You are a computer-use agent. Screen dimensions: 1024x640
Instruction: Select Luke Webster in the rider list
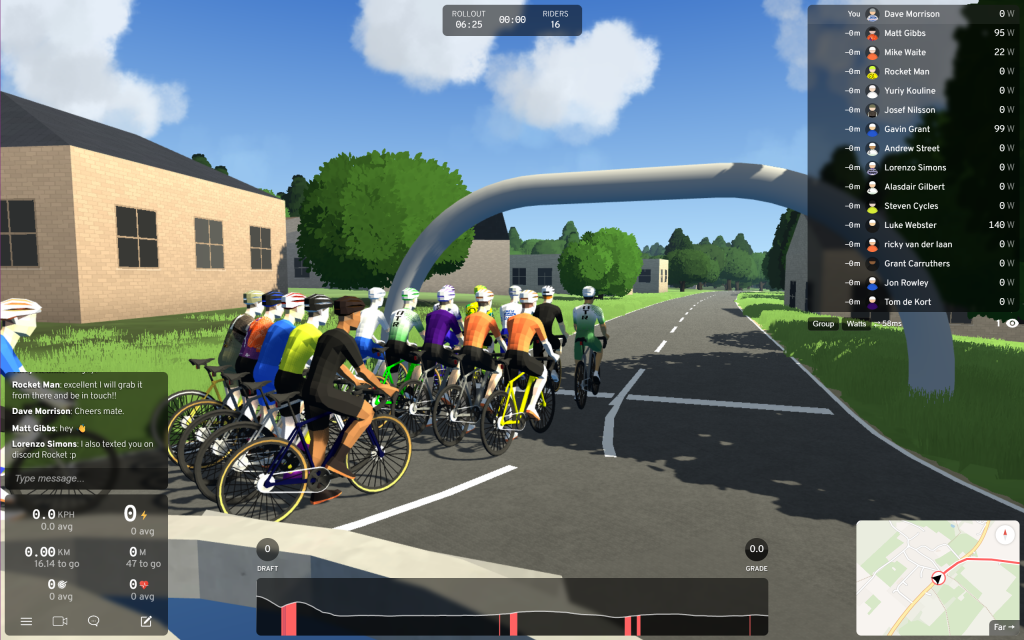910,225
